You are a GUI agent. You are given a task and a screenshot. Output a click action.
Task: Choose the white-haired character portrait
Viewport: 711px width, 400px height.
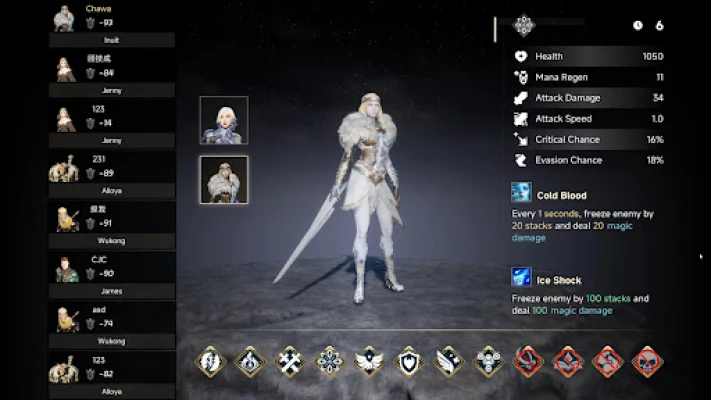(224, 121)
